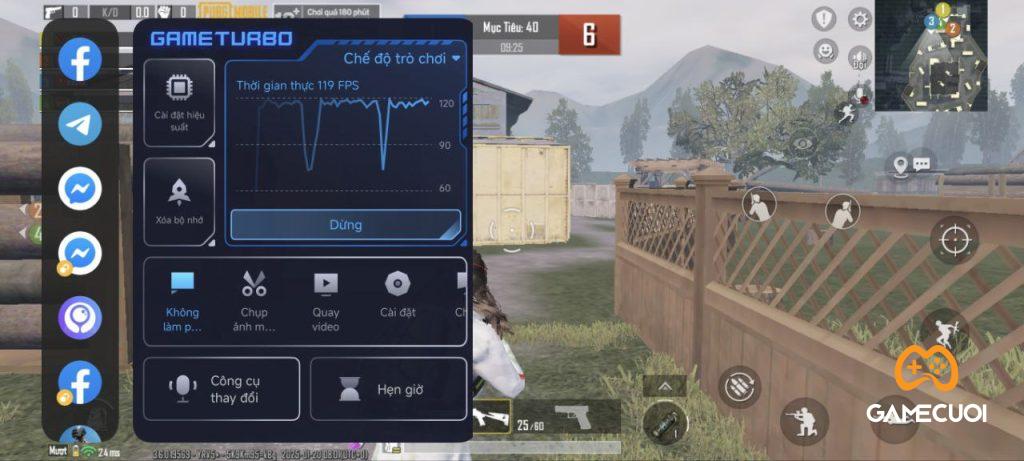The image size is (1024, 461).
Task: Tap the crouch button
Action: pos(804,421)
